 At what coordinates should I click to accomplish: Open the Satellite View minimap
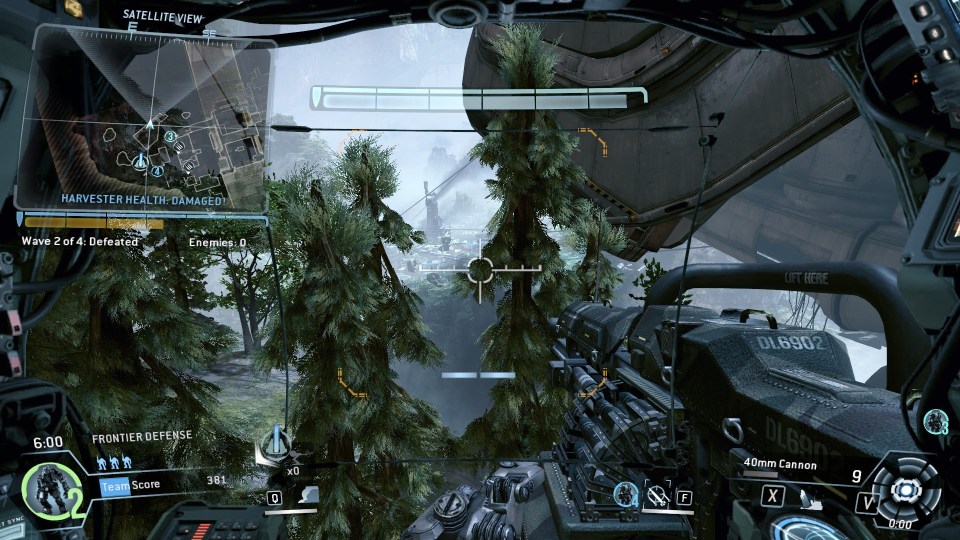point(147,115)
